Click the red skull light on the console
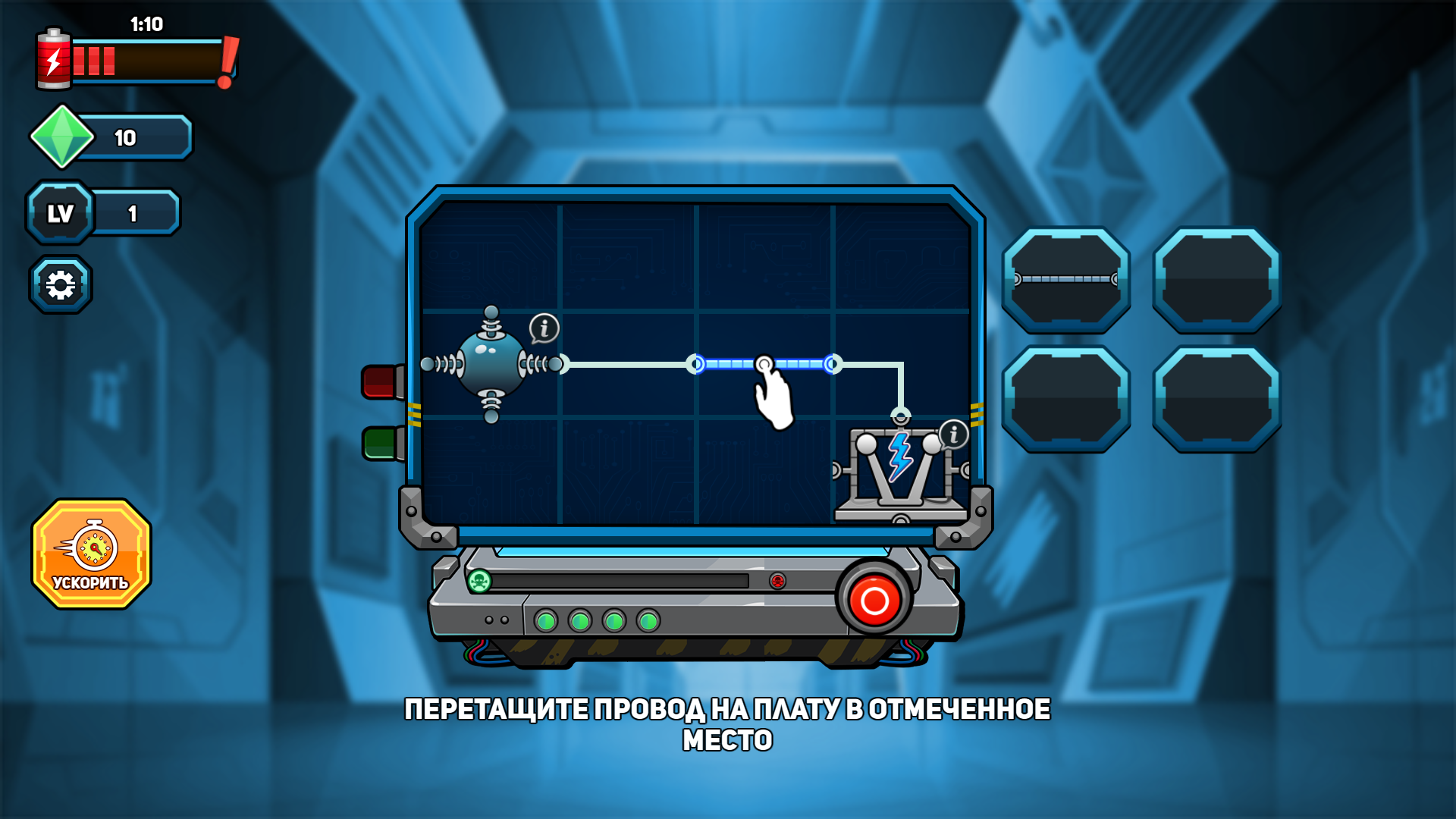 tap(778, 580)
